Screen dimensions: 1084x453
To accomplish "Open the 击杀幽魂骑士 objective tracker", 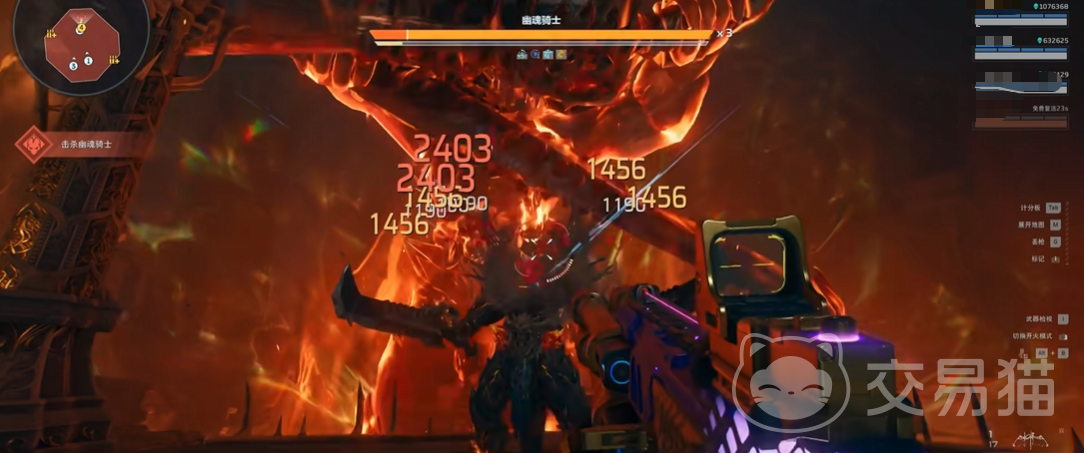I will tap(87, 145).
